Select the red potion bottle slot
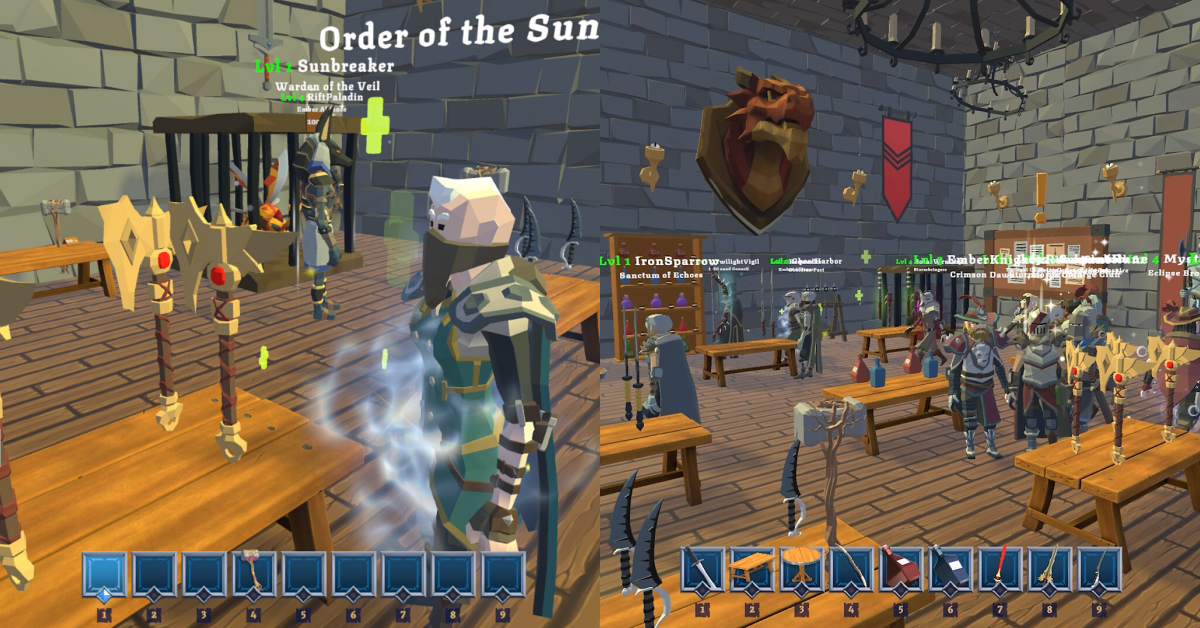The image size is (1200, 628). [900, 570]
